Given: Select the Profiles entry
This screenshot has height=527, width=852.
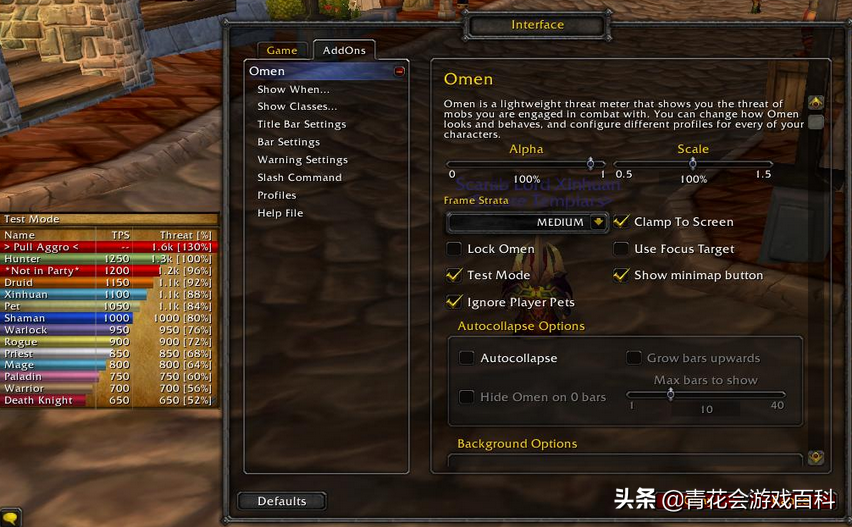Looking at the screenshot, I should click(276, 195).
